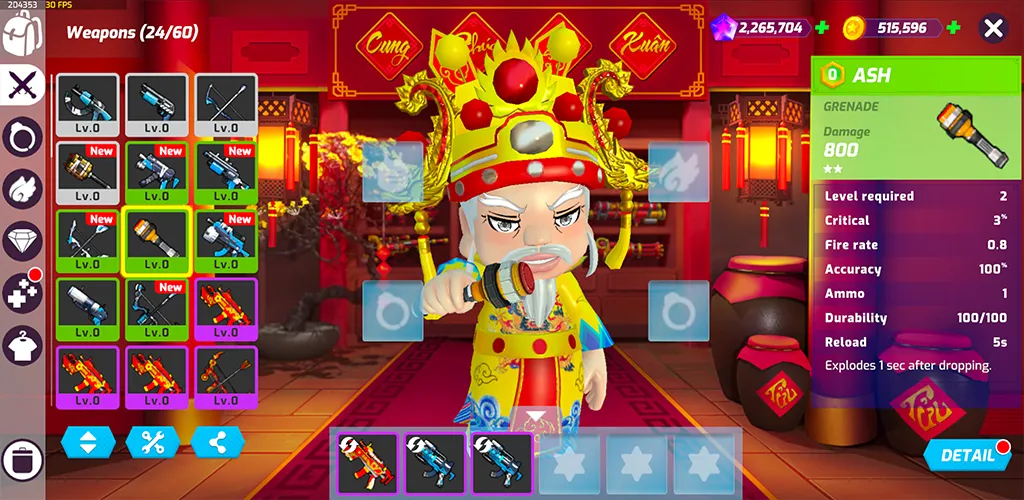This screenshot has width=1024, height=500.
Task: Close the weapons inventory screen
Action: pyautogui.click(x=992, y=28)
